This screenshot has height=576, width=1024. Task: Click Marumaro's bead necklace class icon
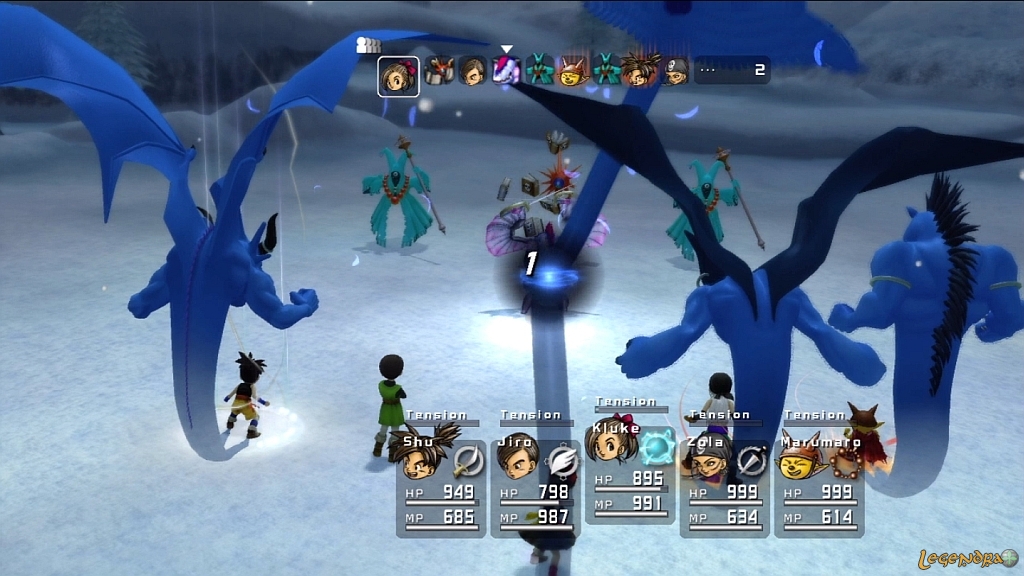pyautogui.click(x=845, y=461)
